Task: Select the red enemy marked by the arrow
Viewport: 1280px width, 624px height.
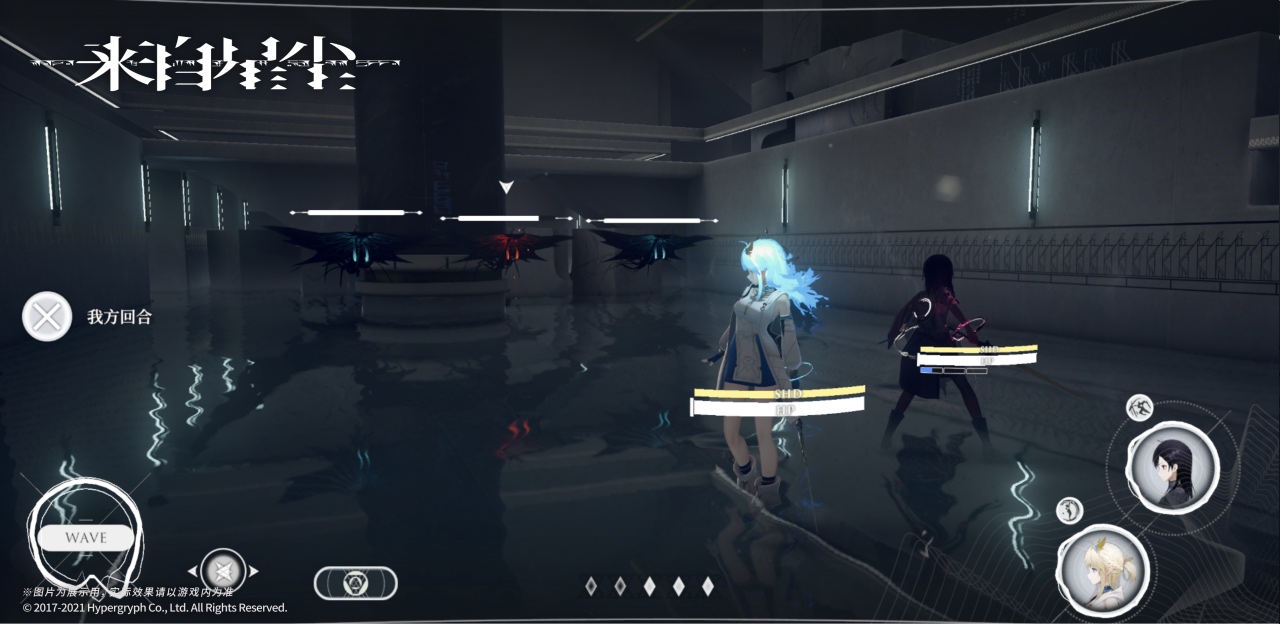Action: (507, 247)
